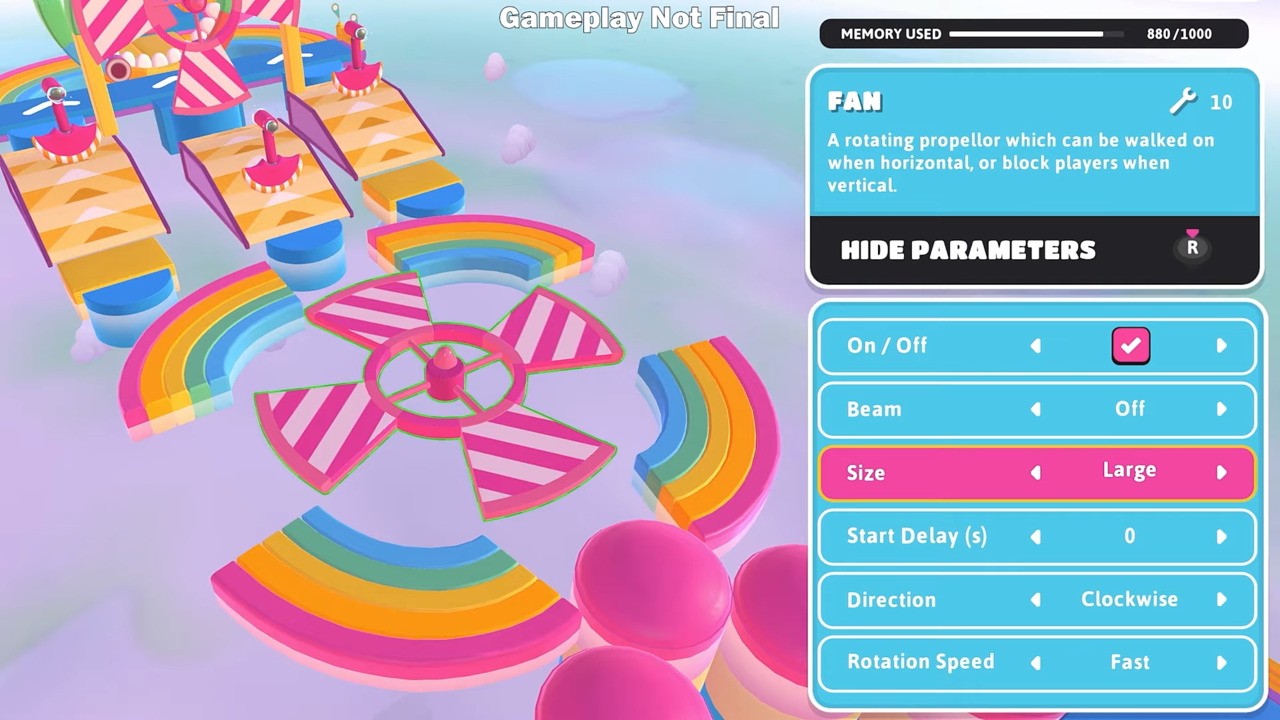
Task: Switch Direction using the right arrow
Action: (x=1222, y=599)
